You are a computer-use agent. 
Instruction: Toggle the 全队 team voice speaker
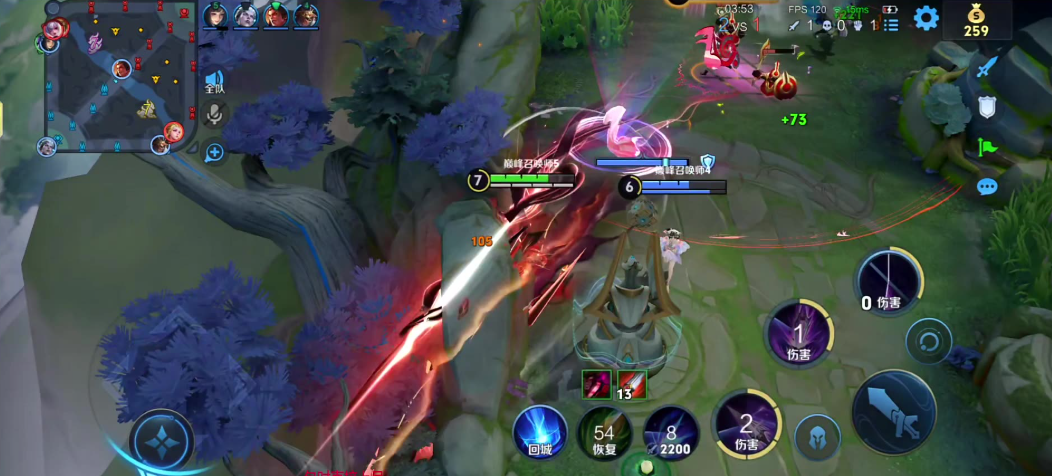tap(214, 81)
